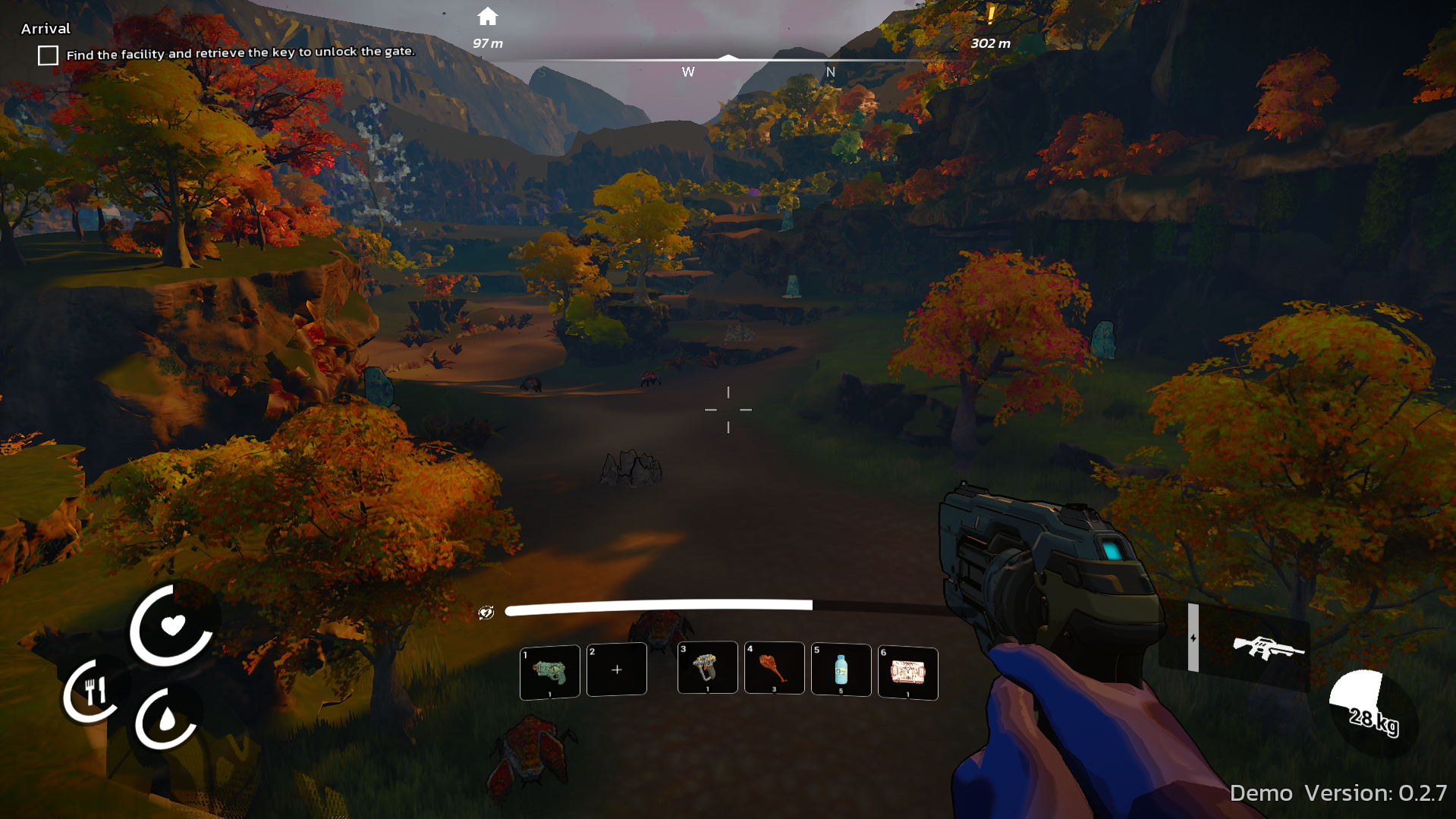
Task: Choose the roasted meat drumstick slot
Action: (774, 668)
